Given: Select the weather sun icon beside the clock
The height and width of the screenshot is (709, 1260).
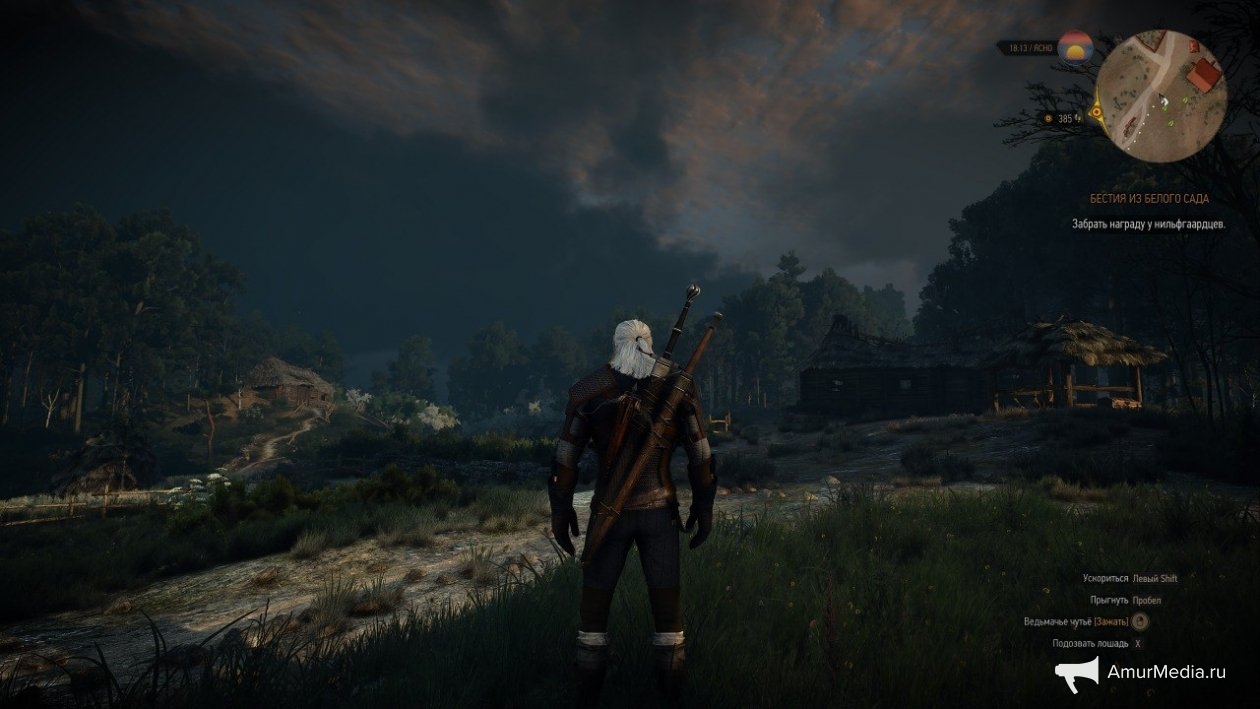Looking at the screenshot, I should (1074, 46).
